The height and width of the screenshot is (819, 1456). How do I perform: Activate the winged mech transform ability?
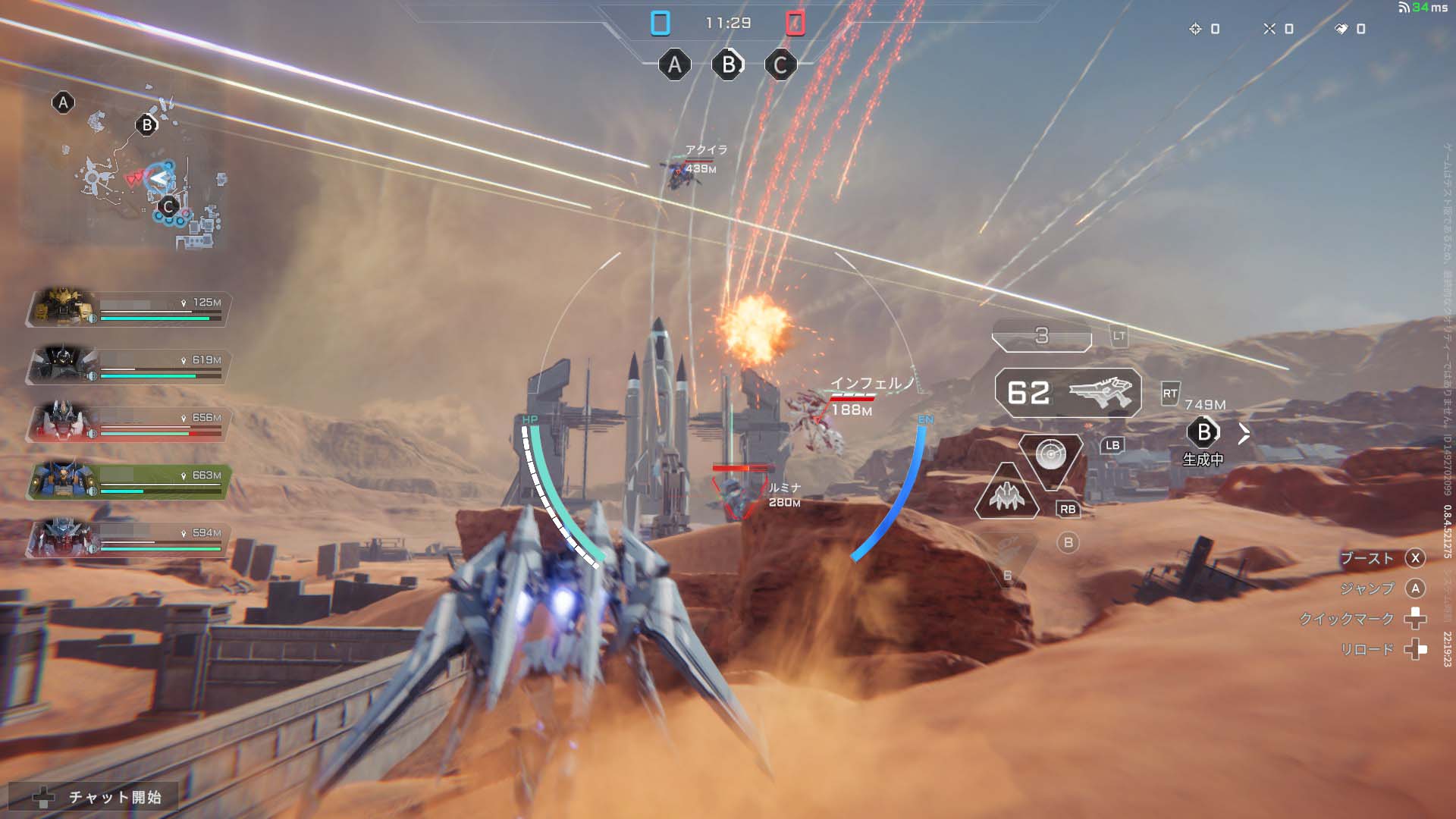coord(1007,497)
